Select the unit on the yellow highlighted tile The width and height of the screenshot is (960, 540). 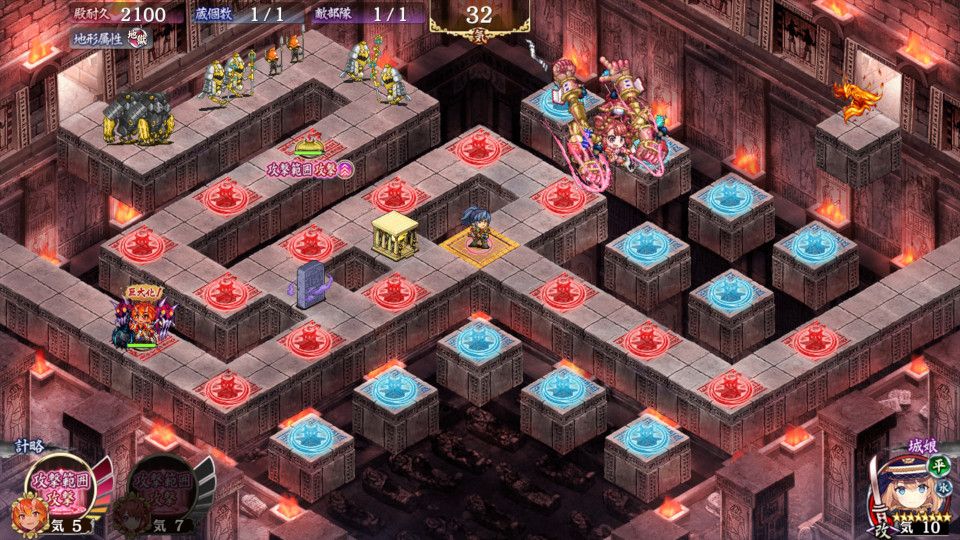click(x=478, y=234)
